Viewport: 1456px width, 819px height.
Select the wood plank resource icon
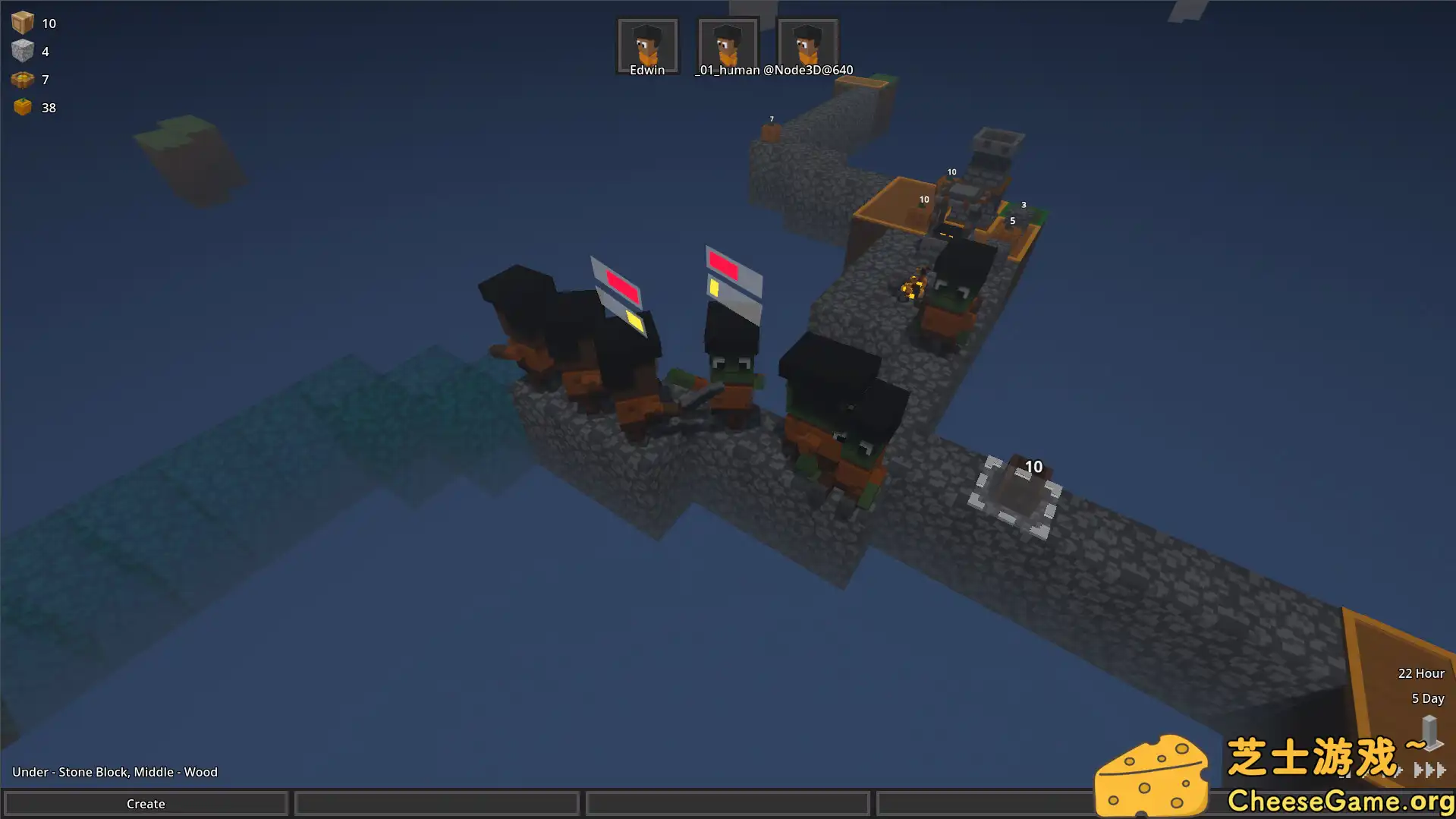coord(22,22)
